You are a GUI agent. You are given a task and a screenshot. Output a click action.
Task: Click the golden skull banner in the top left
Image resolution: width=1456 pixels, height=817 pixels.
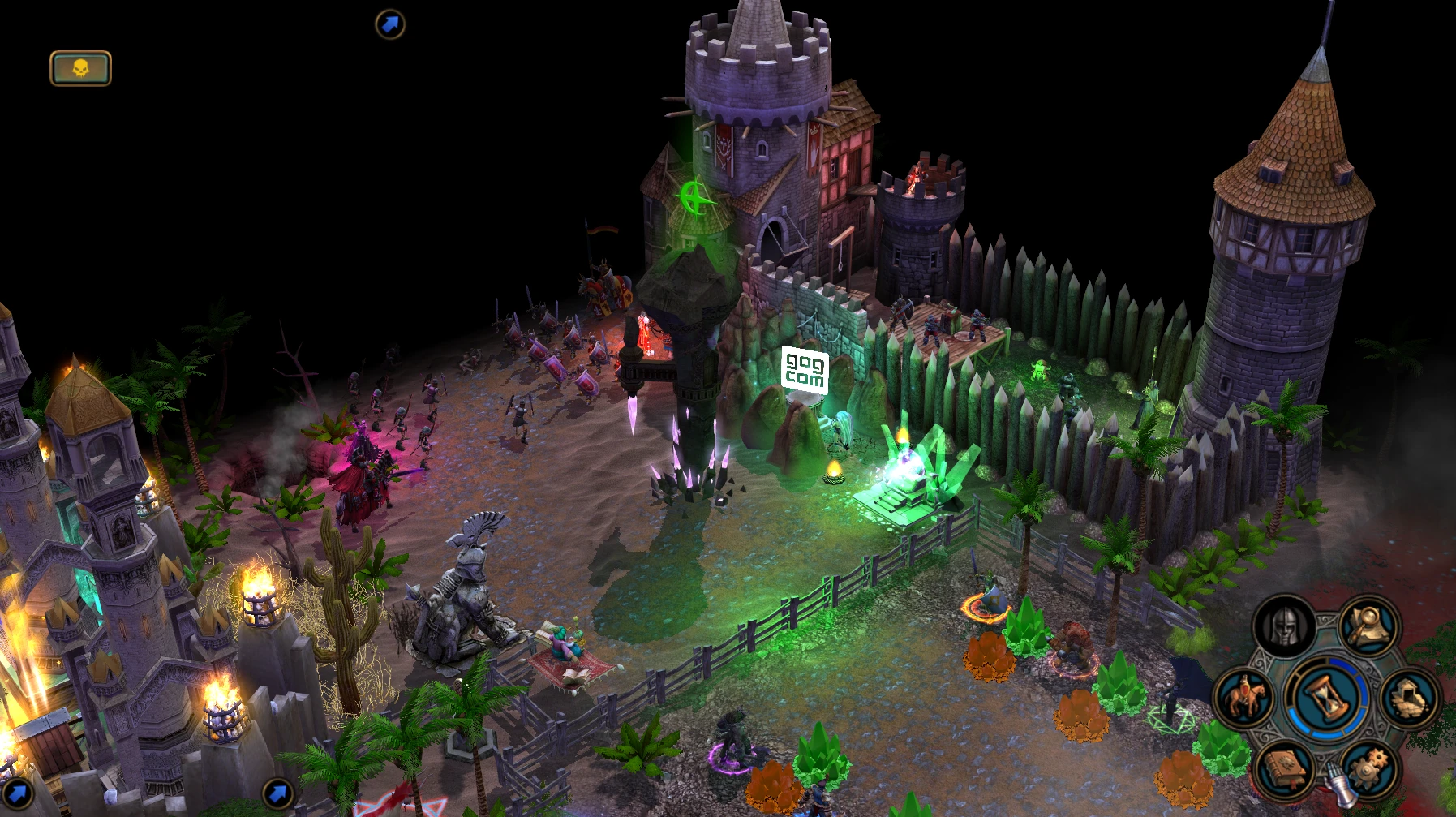(81, 67)
